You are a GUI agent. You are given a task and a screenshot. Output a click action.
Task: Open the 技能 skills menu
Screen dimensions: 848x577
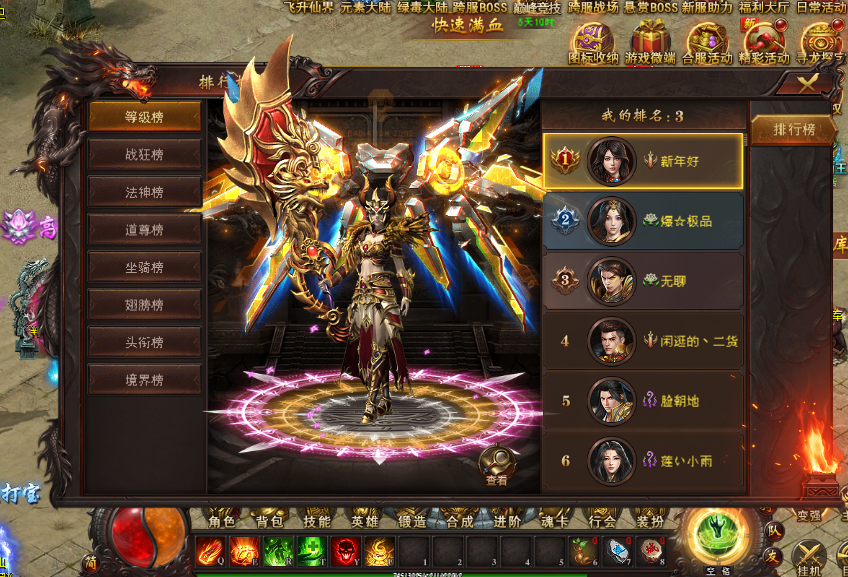[317, 521]
